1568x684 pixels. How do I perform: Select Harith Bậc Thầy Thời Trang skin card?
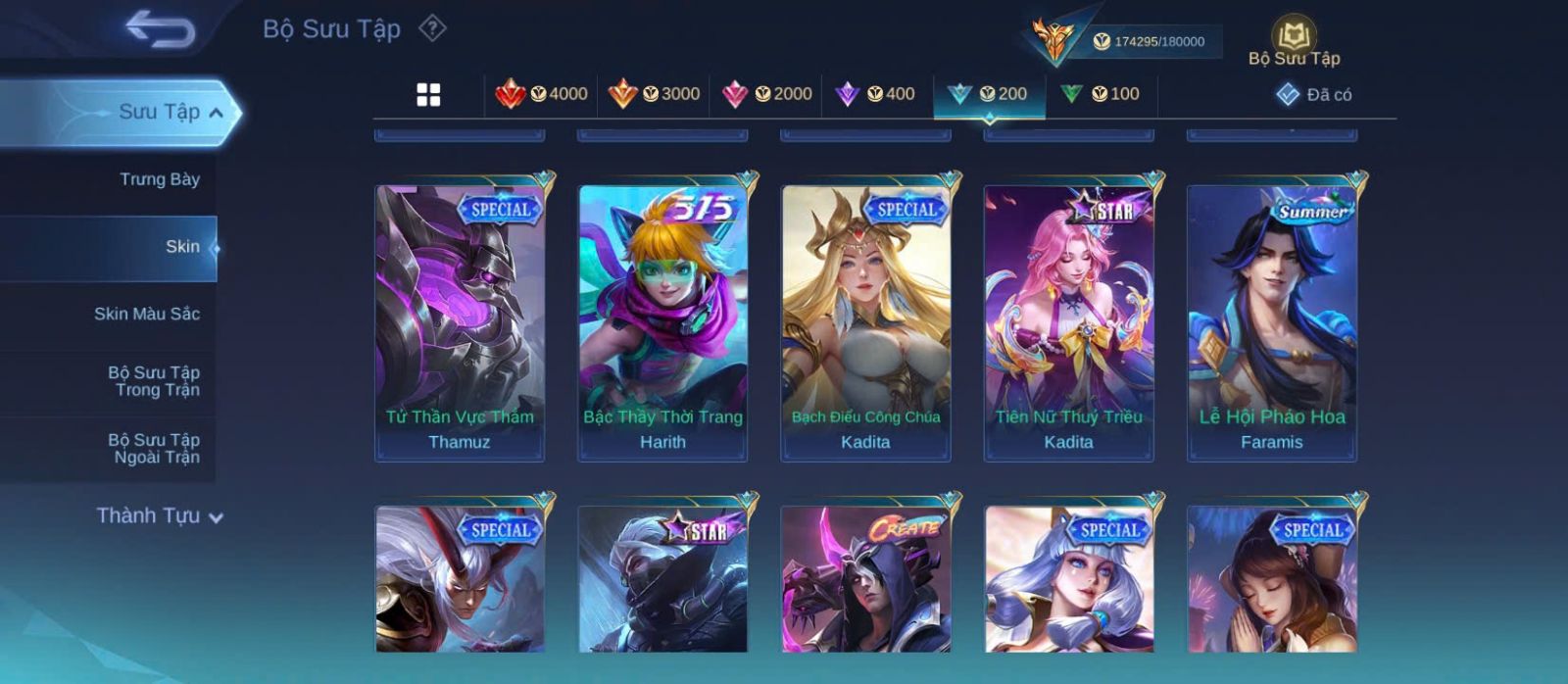pos(662,323)
